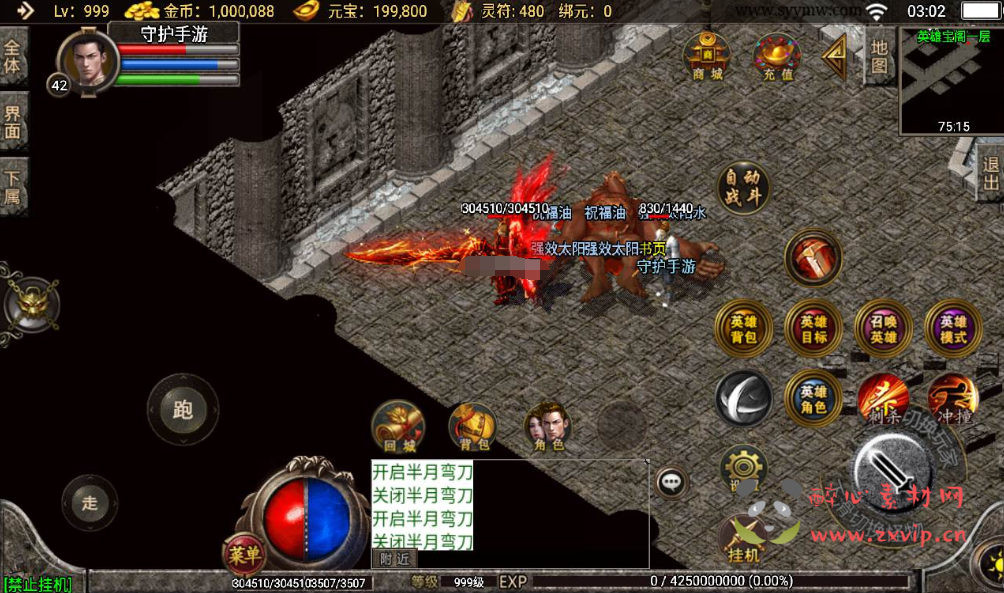Viewport: 1004px width, 593px height.
Task: Toggle 自动战斗 auto battle
Action: pos(743,187)
